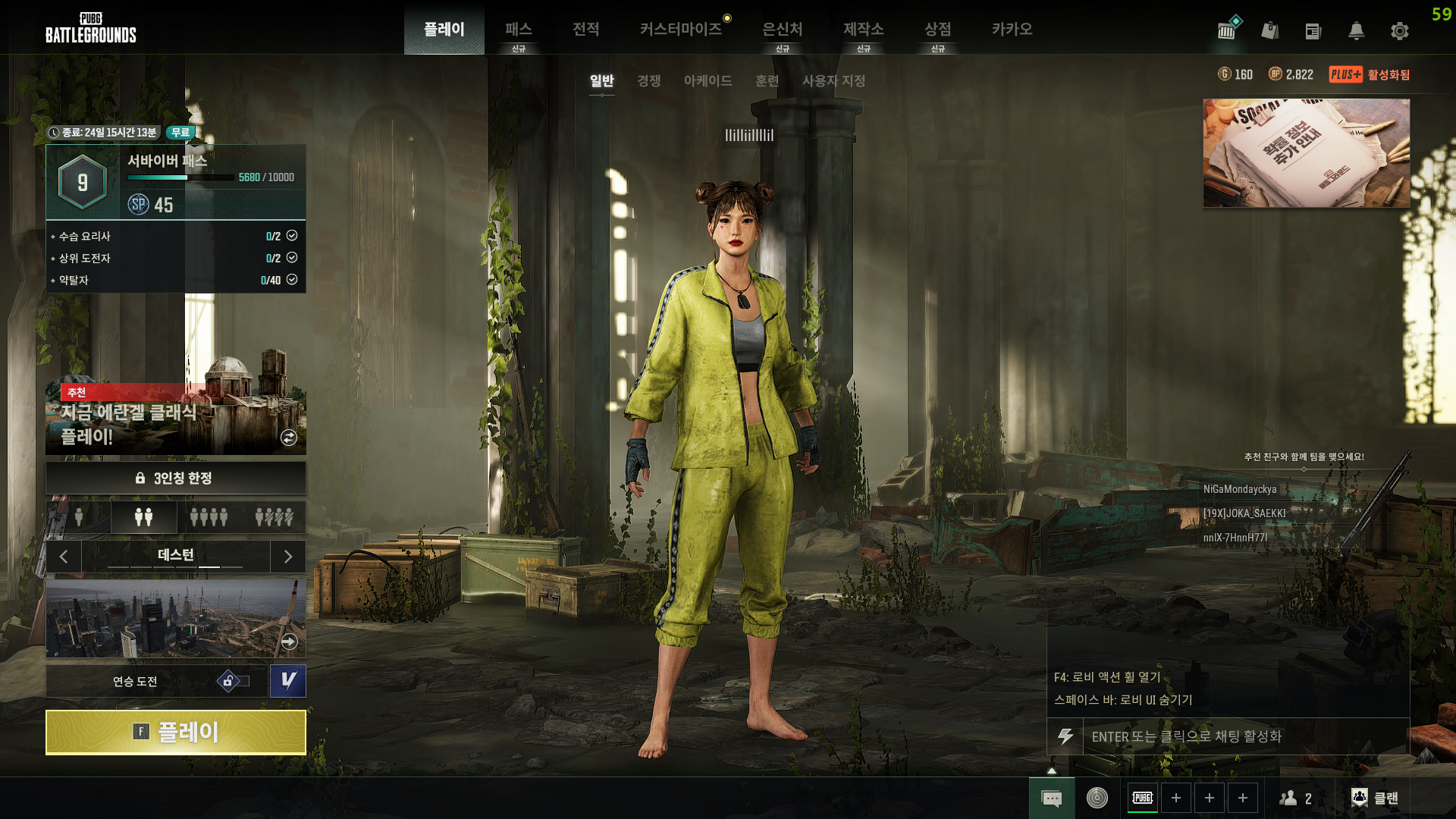The height and width of the screenshot is (819, 1456).
Task: Open the 커스터마이즈 menu
Action: (x=680, y=30)
